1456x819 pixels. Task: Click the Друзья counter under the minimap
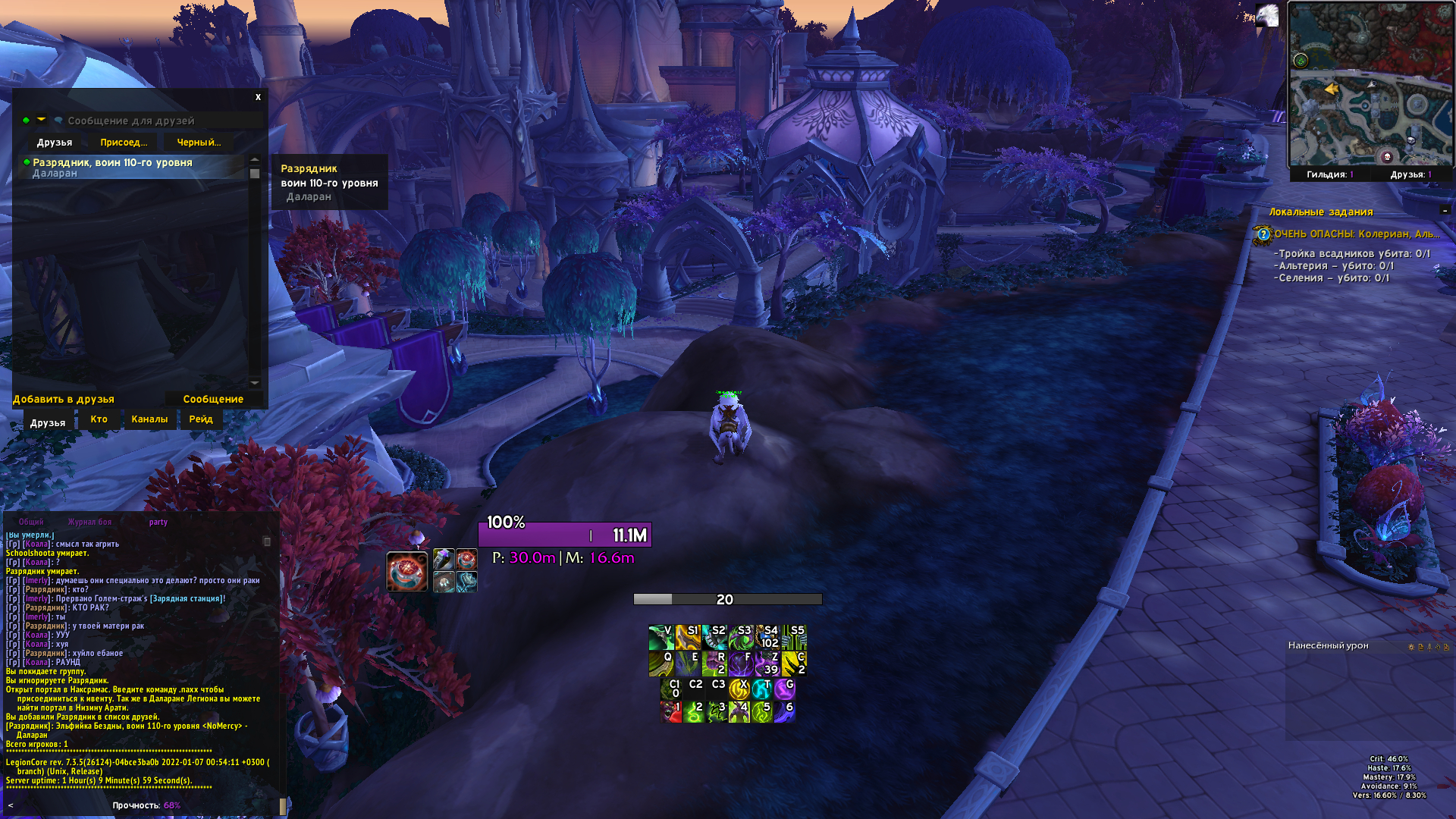1410,174
